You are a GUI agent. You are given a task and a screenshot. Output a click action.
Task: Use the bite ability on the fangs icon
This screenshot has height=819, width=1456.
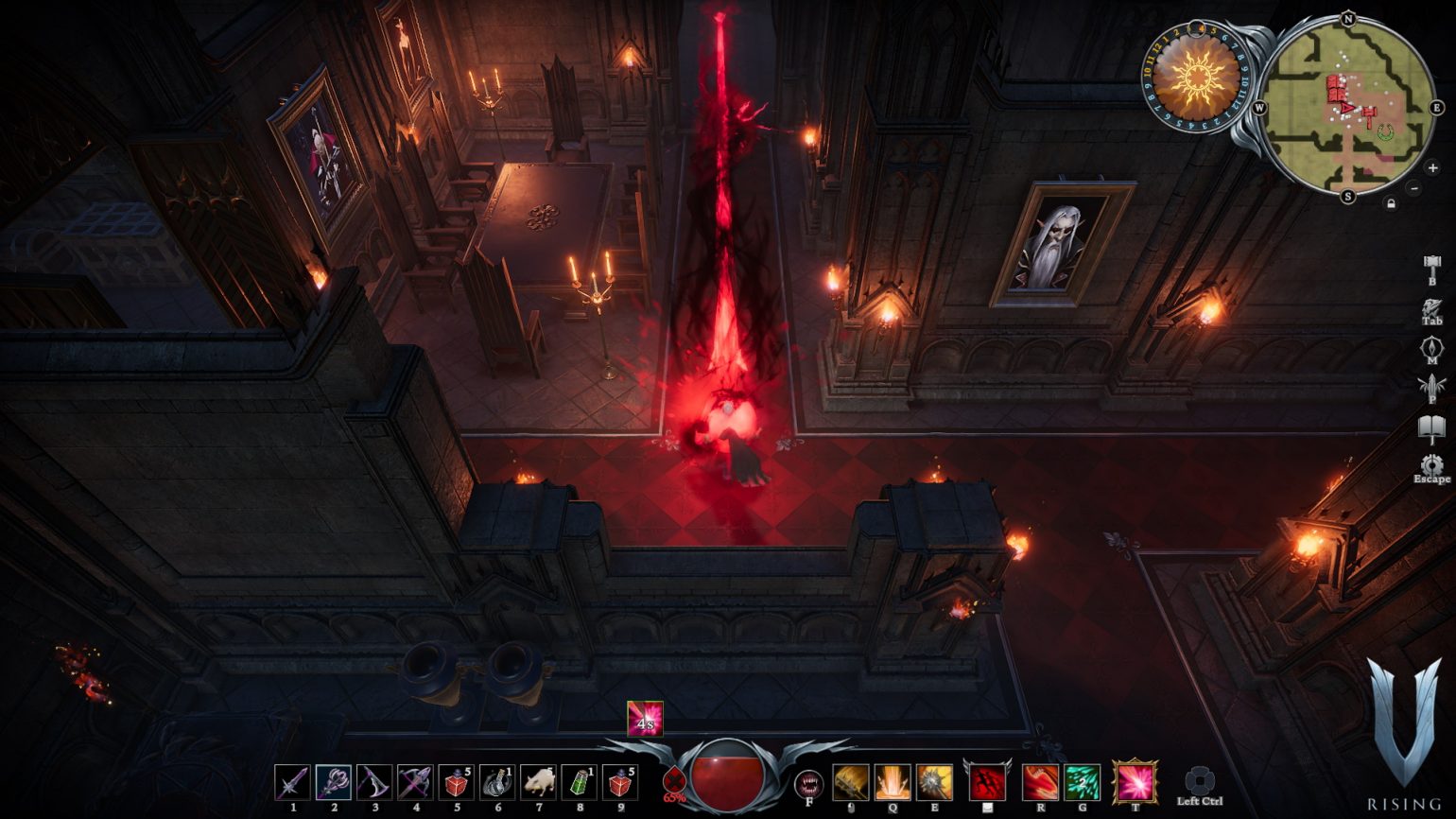(808, 785)
